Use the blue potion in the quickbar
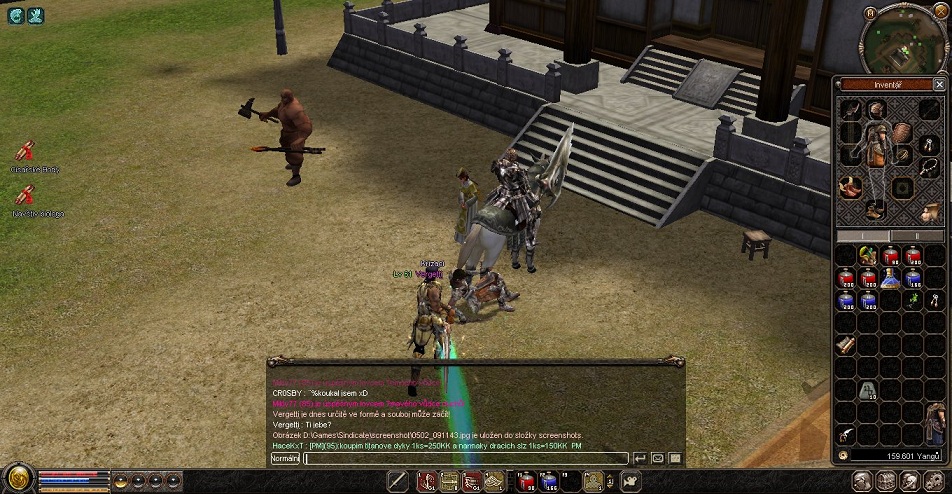 click(x=548, y=482)
